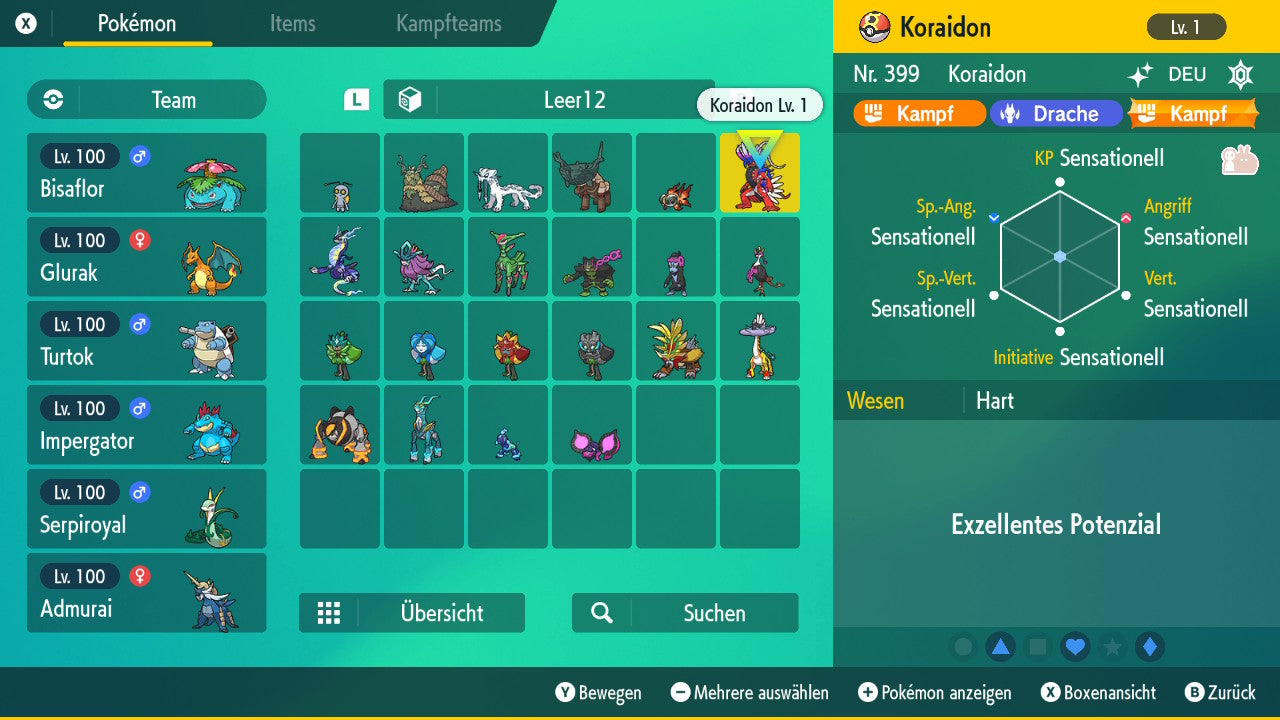Enable the star marking for Koraidon
The height and width of the screenshot is (720, 1280).
point(1113,646)
